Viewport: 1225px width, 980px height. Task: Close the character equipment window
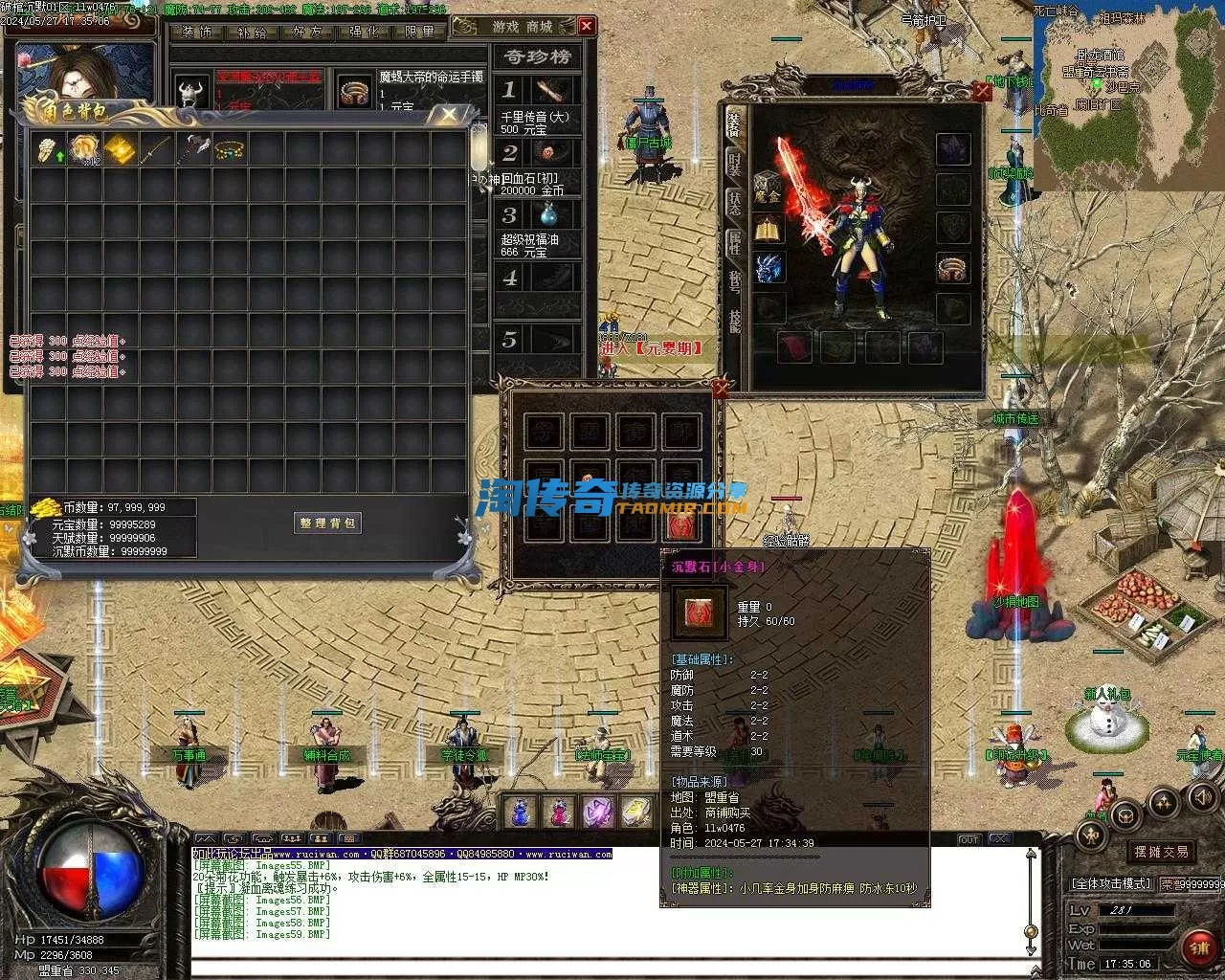pyautogui.click(x=981, y=92)
